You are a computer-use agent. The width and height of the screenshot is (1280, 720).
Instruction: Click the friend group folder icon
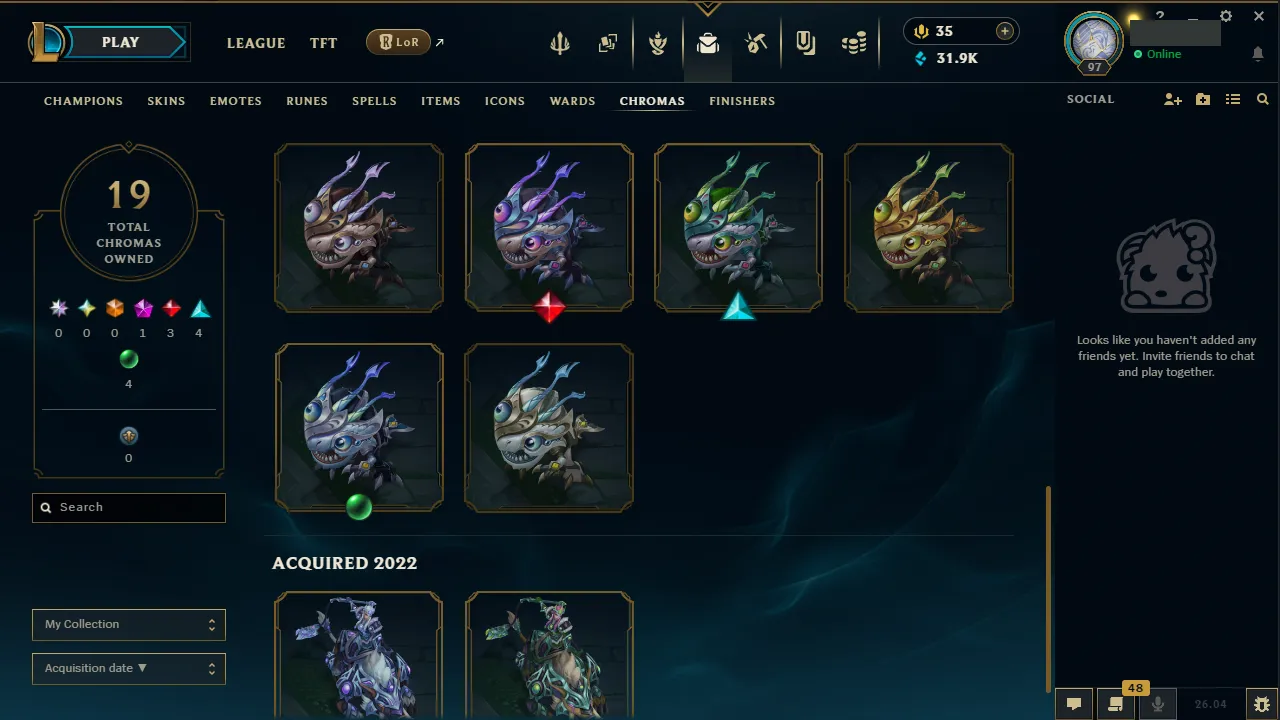(x=1202, y=99)
